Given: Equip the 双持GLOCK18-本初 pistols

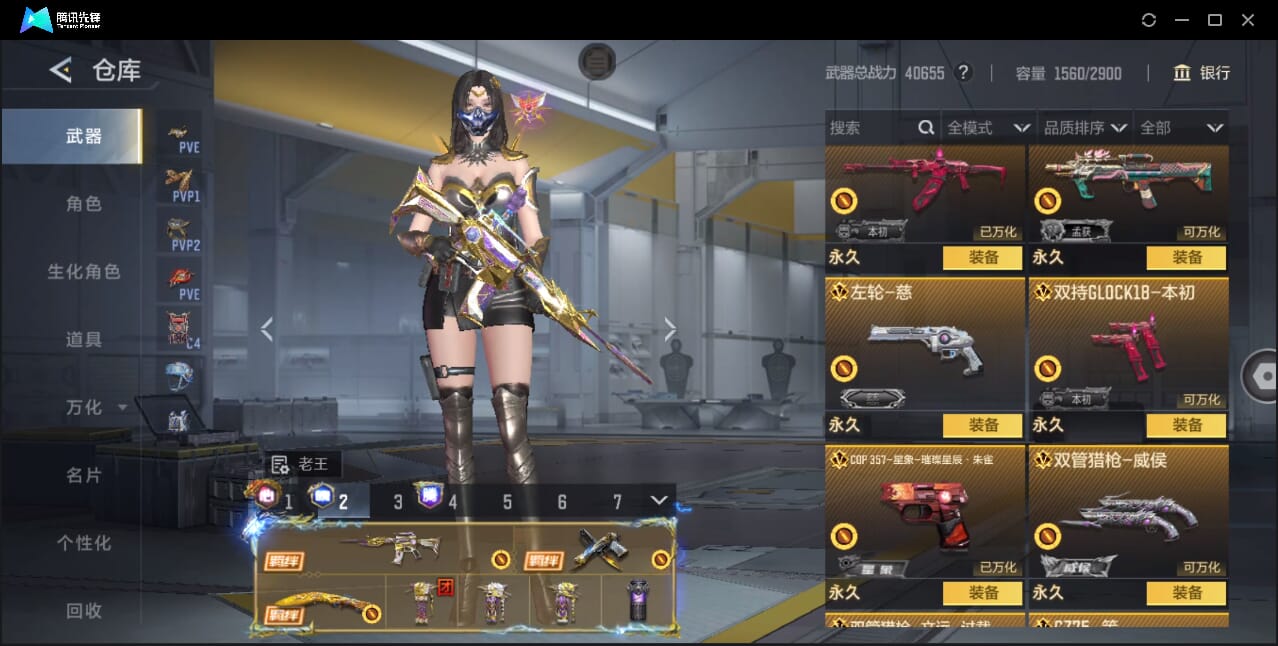Looking at the screenshot, I should (1186, 425).
